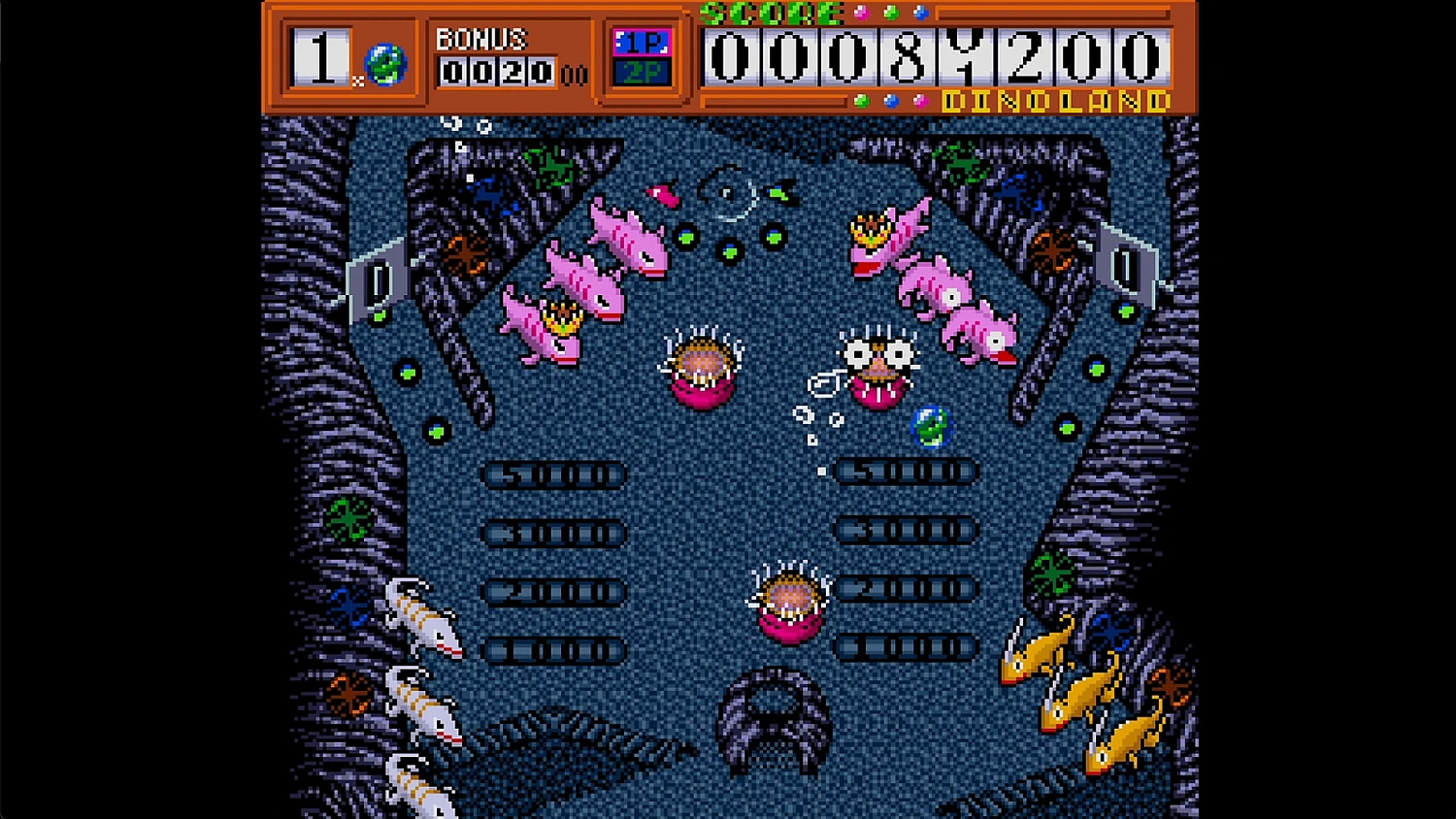This screenshot has width=1456, height=819.
Task: Hit the sea anemone near the center
Action: coord(702,364)
